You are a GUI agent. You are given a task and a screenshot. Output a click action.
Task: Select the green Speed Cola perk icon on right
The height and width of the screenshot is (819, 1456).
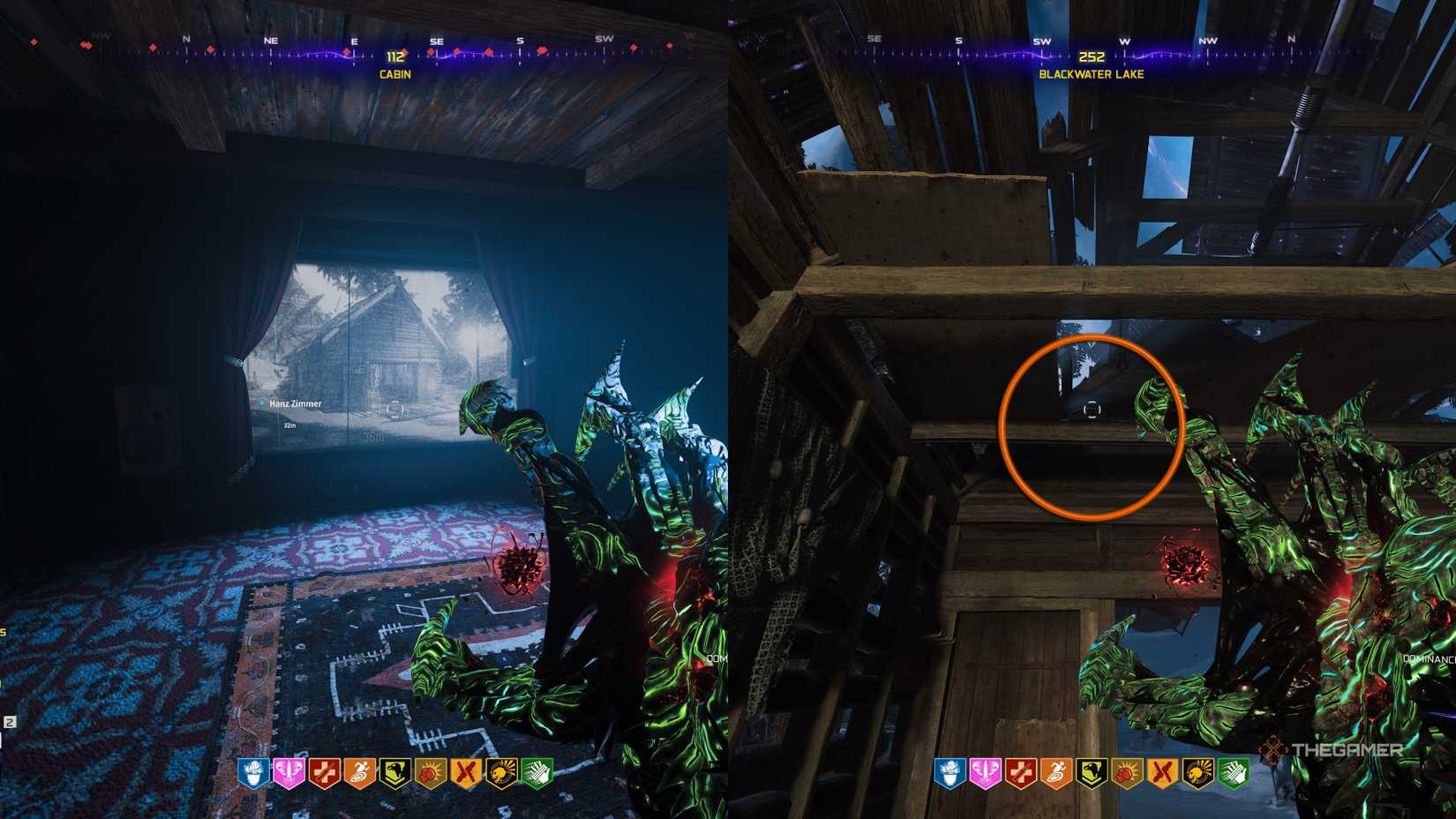click(1235, 772)
